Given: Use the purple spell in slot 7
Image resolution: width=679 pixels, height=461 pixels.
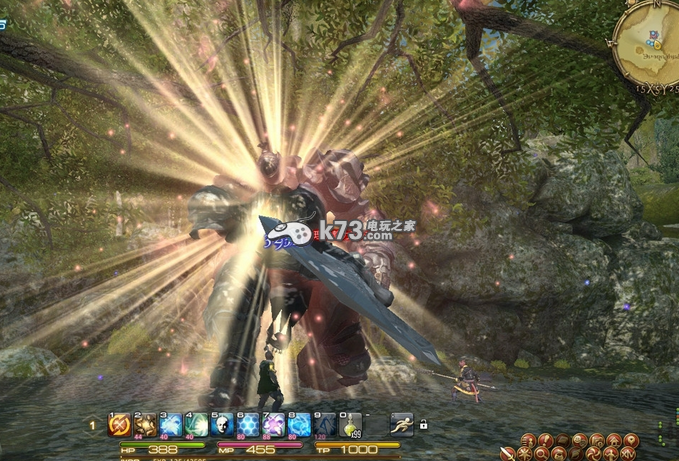Looking at the screenshot, I should pyautogui.click(x=273, y=424).
